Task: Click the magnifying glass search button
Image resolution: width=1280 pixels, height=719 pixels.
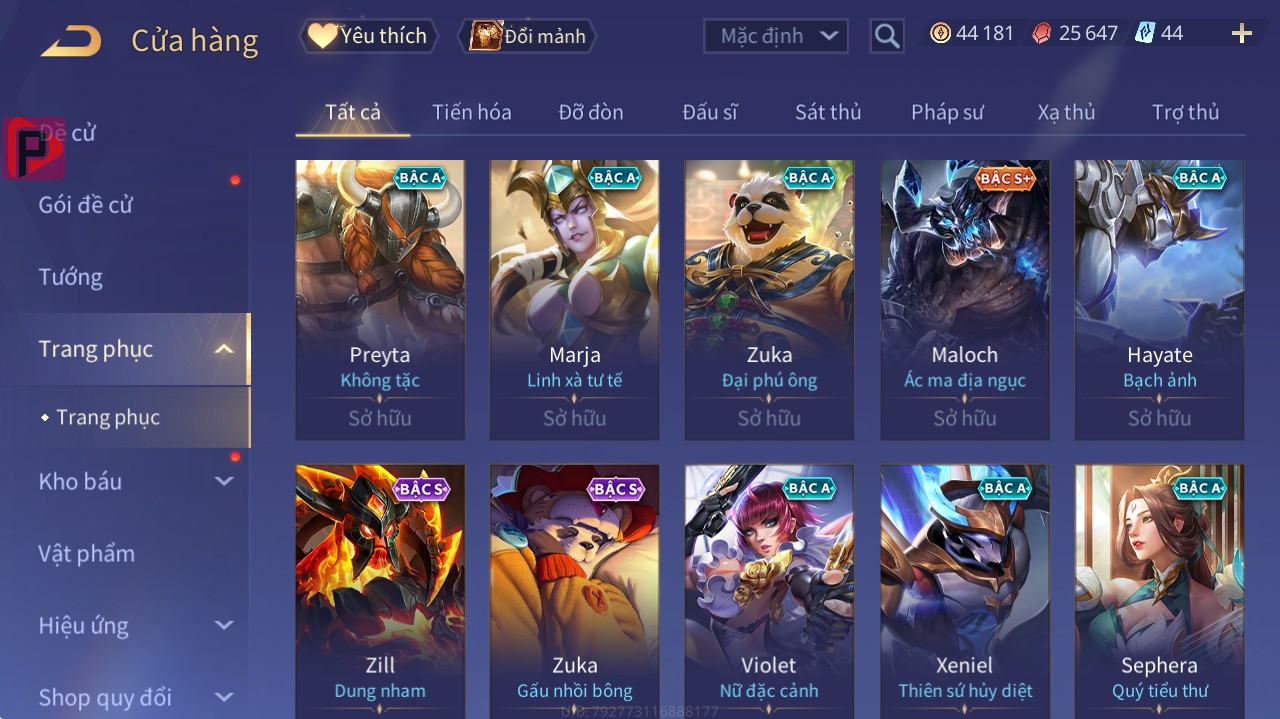Action: (x=886, y=36)
